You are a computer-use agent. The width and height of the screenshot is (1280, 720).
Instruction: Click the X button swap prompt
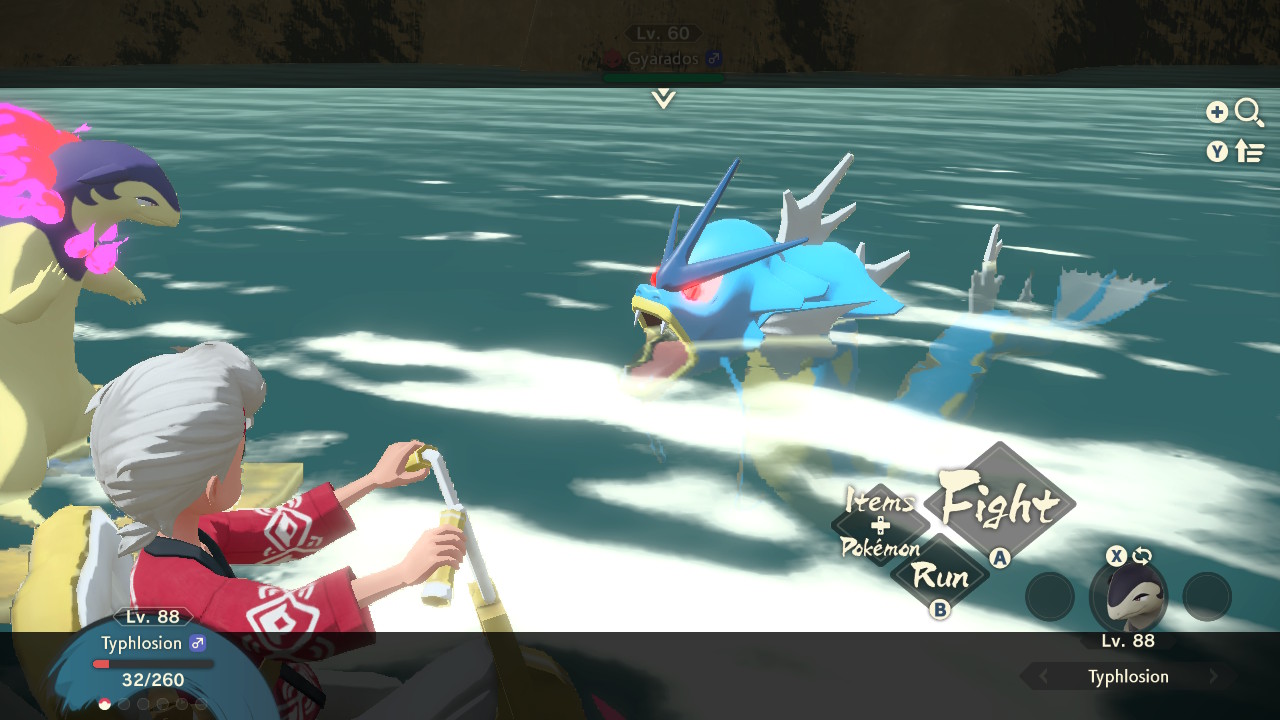coord(1117,556)
